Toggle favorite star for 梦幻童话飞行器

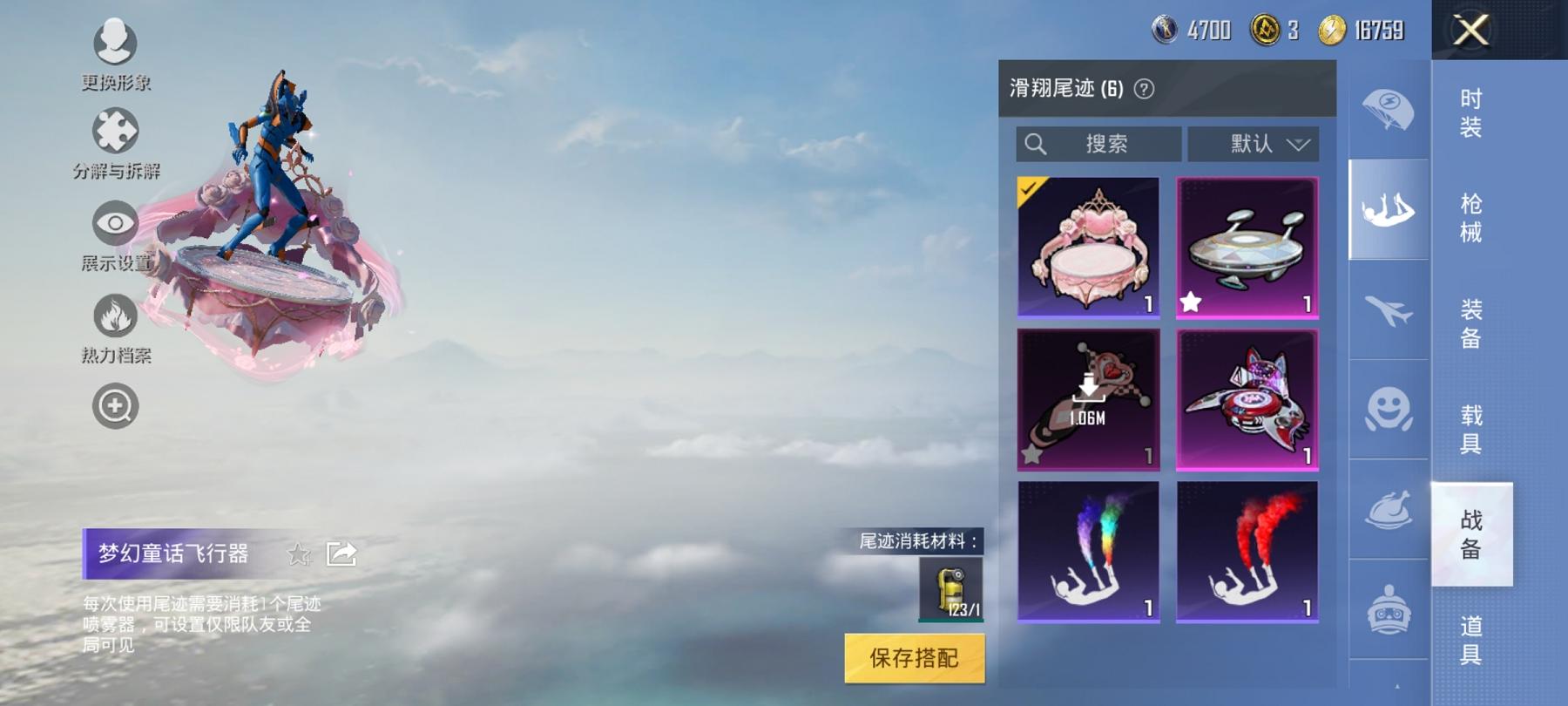[300, 553]
